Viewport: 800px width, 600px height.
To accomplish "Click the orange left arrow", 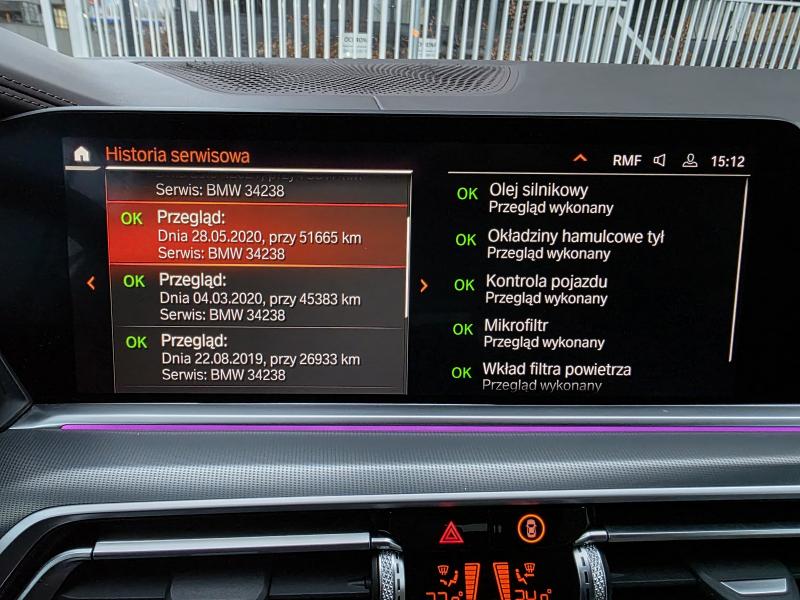I will (x=91, y=283).
